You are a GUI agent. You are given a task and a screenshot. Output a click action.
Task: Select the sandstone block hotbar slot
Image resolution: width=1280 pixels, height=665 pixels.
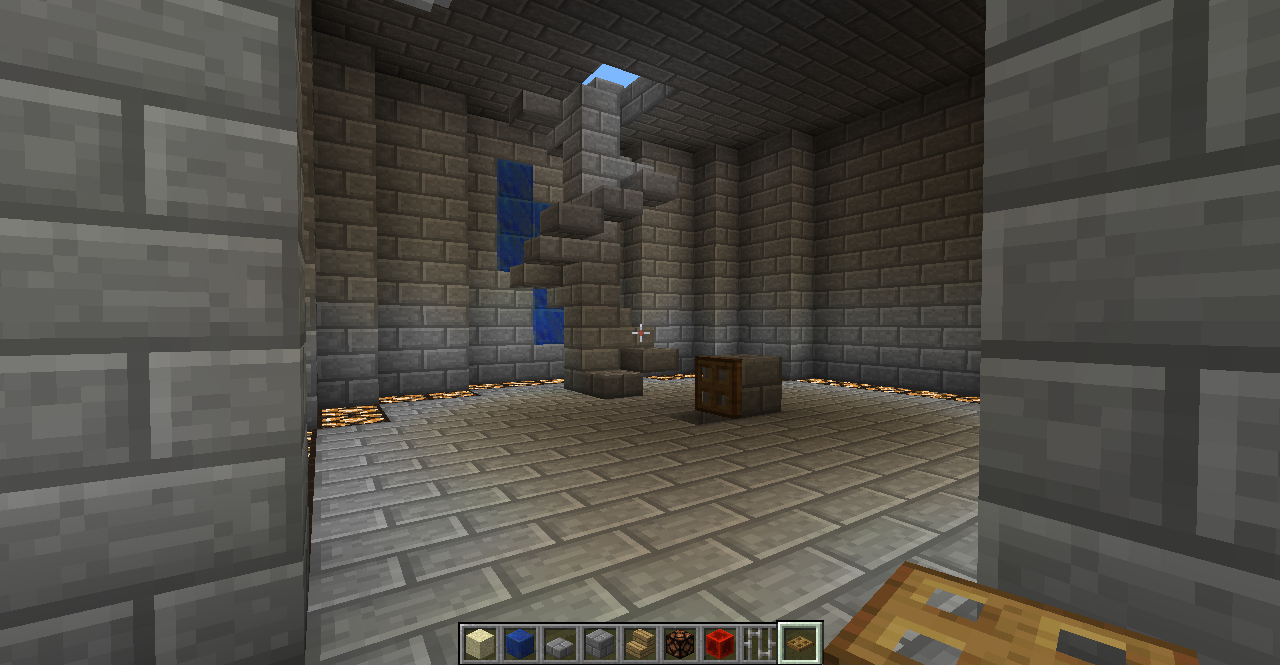pyautogui.click(x=480, y=643)
